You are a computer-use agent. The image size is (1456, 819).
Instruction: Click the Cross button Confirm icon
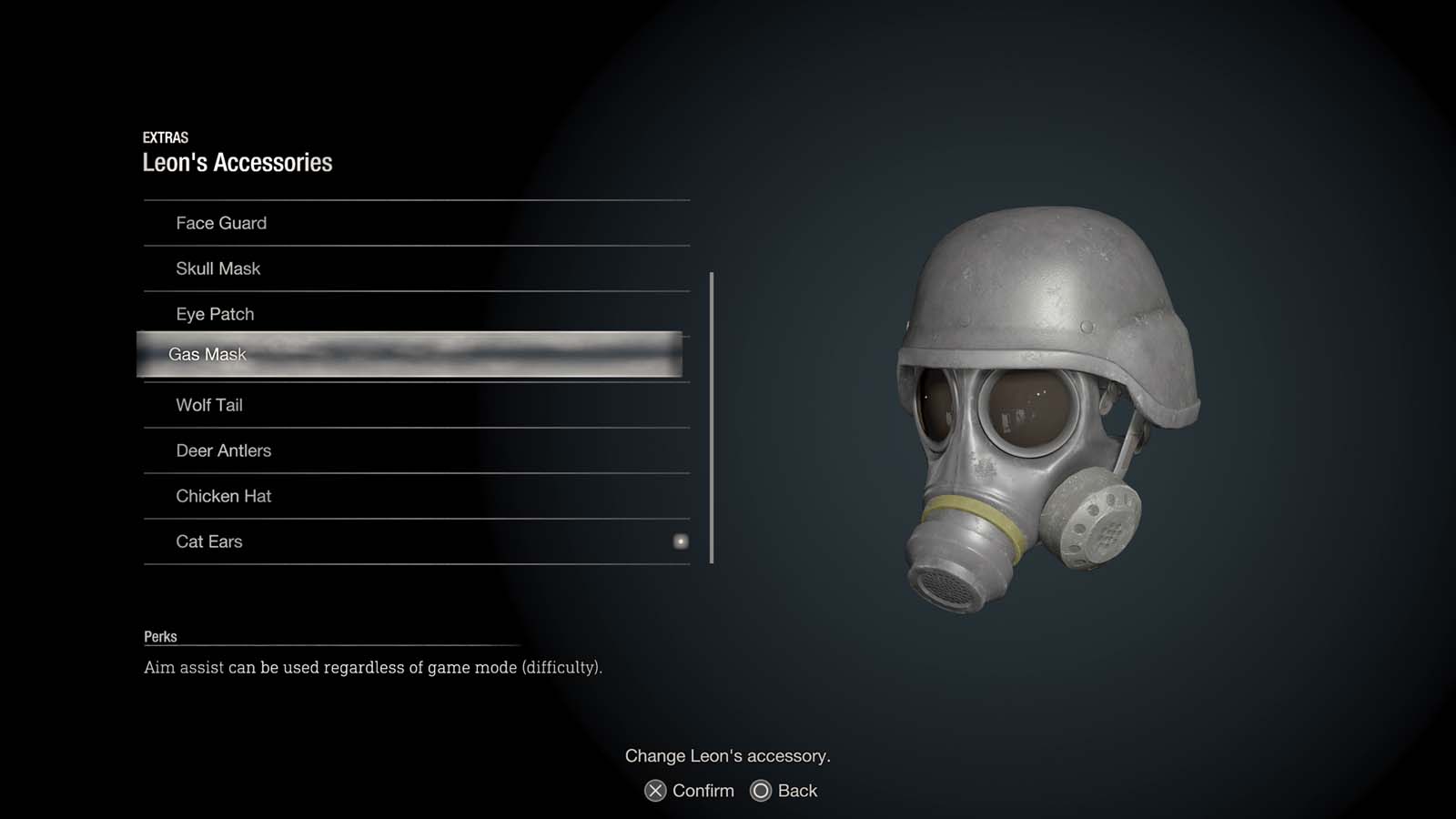coord(654,791)
